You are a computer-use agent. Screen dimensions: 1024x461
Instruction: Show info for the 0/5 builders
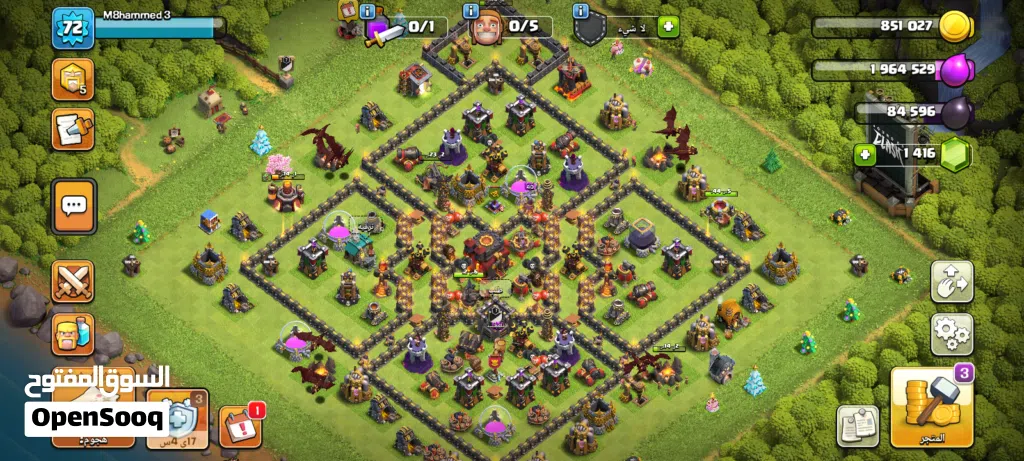coord(471,11)
